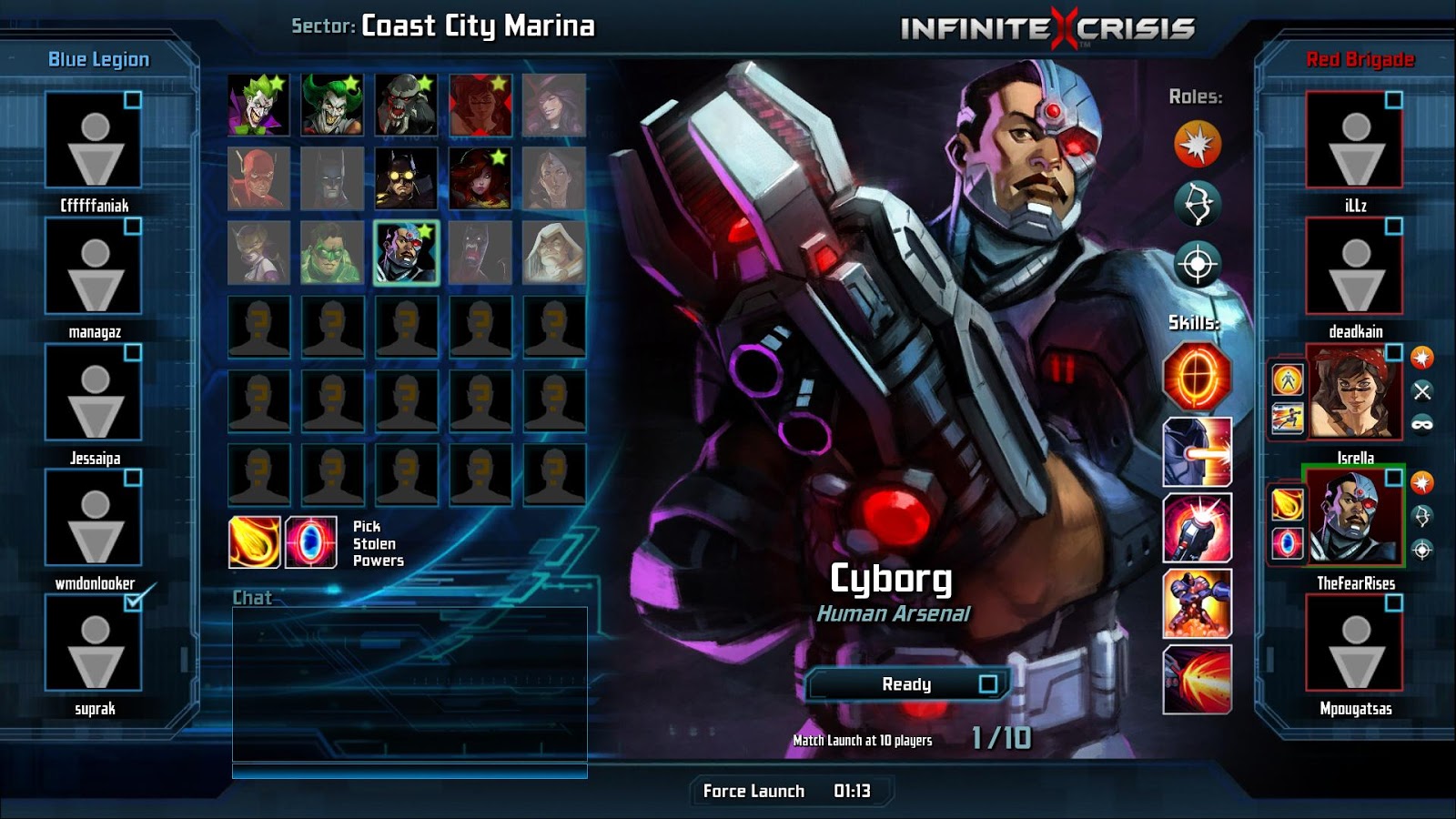Image resolution: width=1456 pixels, height=819 pixels.
Task: Choose the Batman portrait in the grid
Action: (332, 178)
